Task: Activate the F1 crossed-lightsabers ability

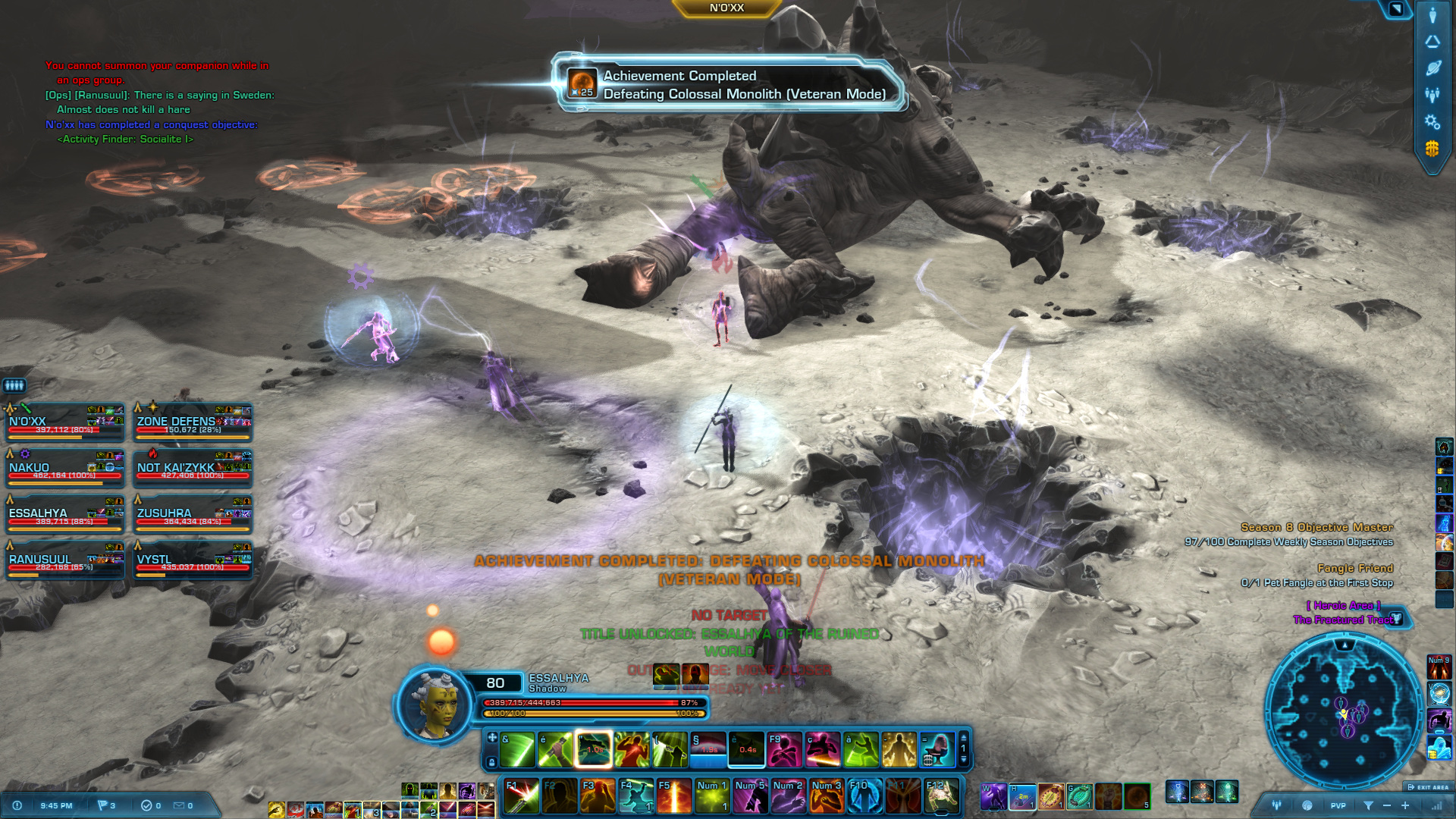Action: (522, 796)
